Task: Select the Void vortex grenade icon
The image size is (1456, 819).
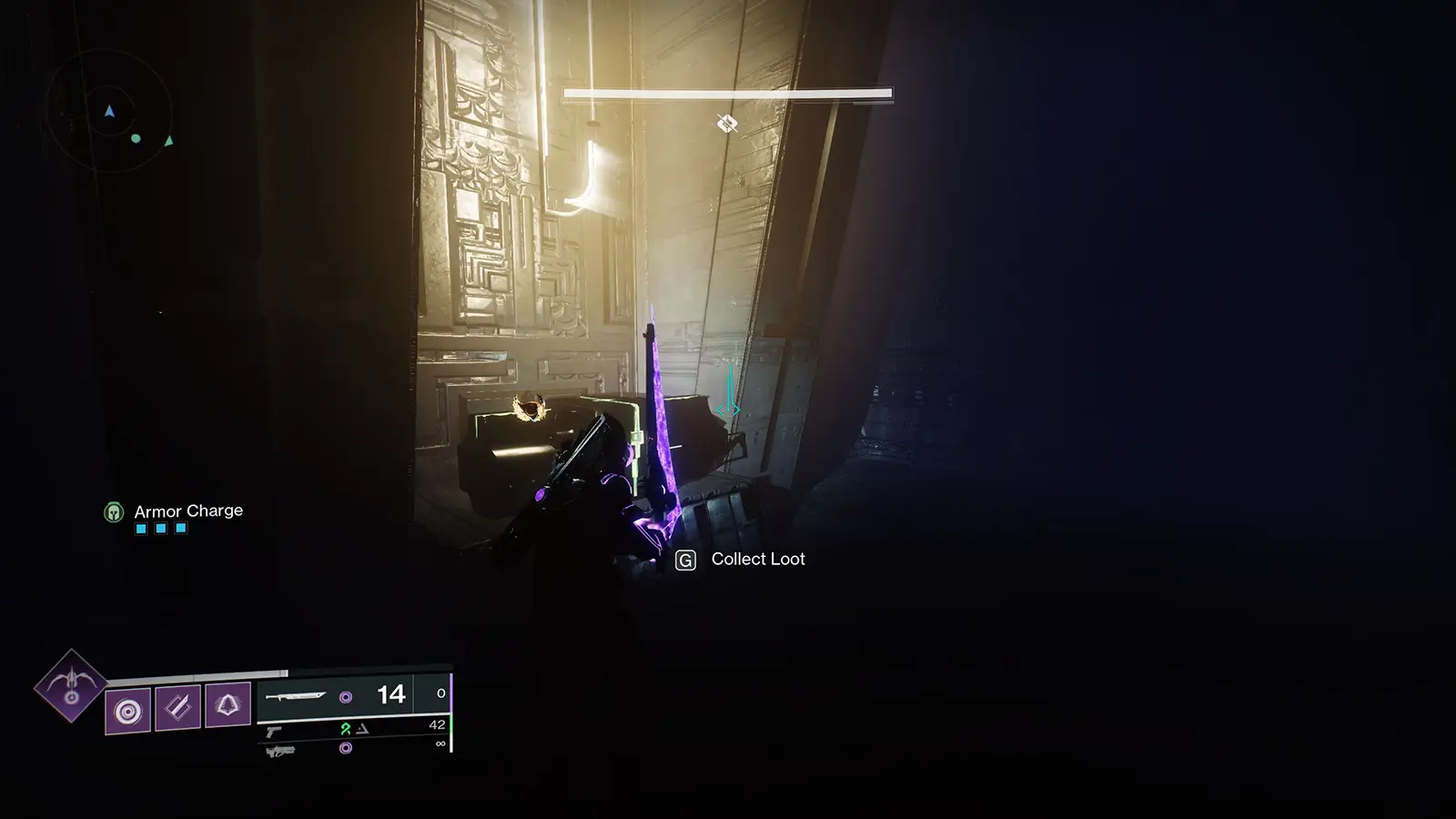Action: click(x=127, y=710)
